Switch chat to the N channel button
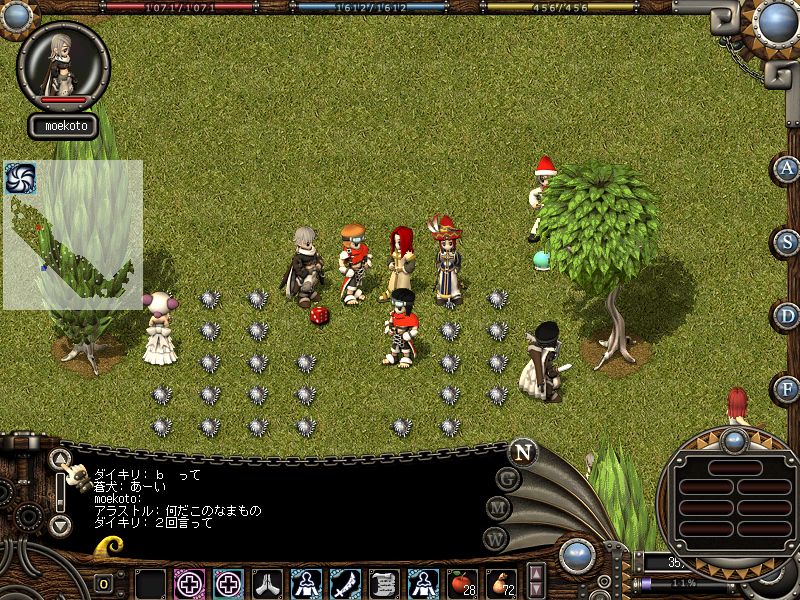The image size is (800, 600). click(x=522, y=452)
